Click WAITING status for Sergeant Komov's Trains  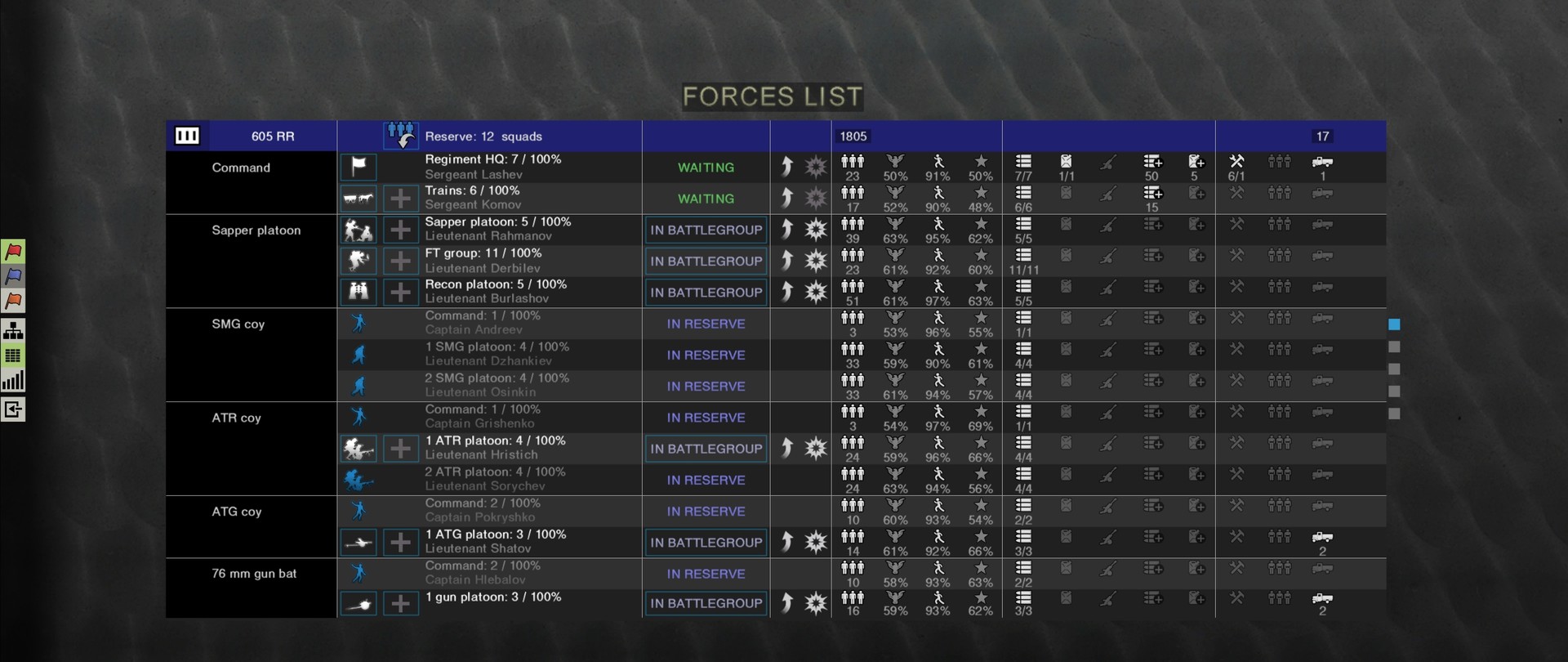(705, 198)
